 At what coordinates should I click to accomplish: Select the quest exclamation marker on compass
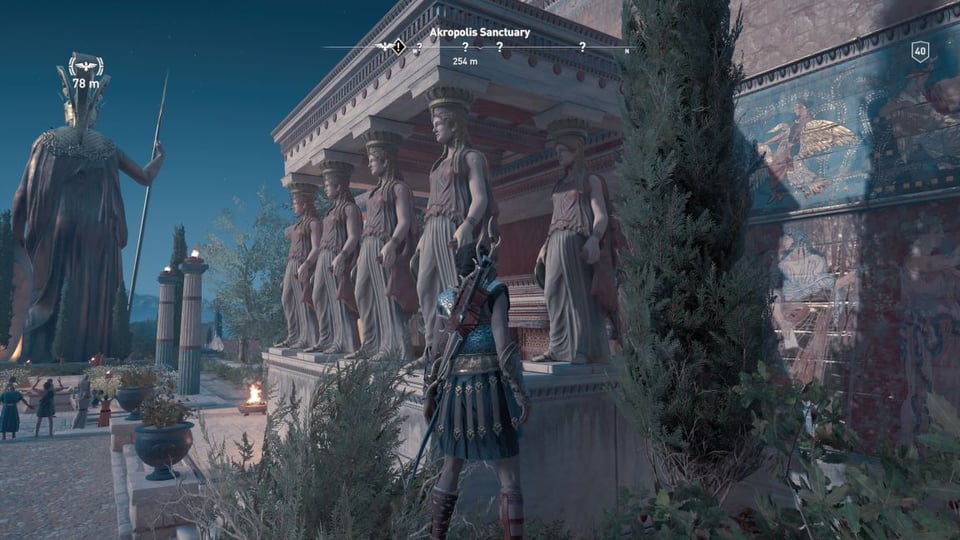(399, 46)
